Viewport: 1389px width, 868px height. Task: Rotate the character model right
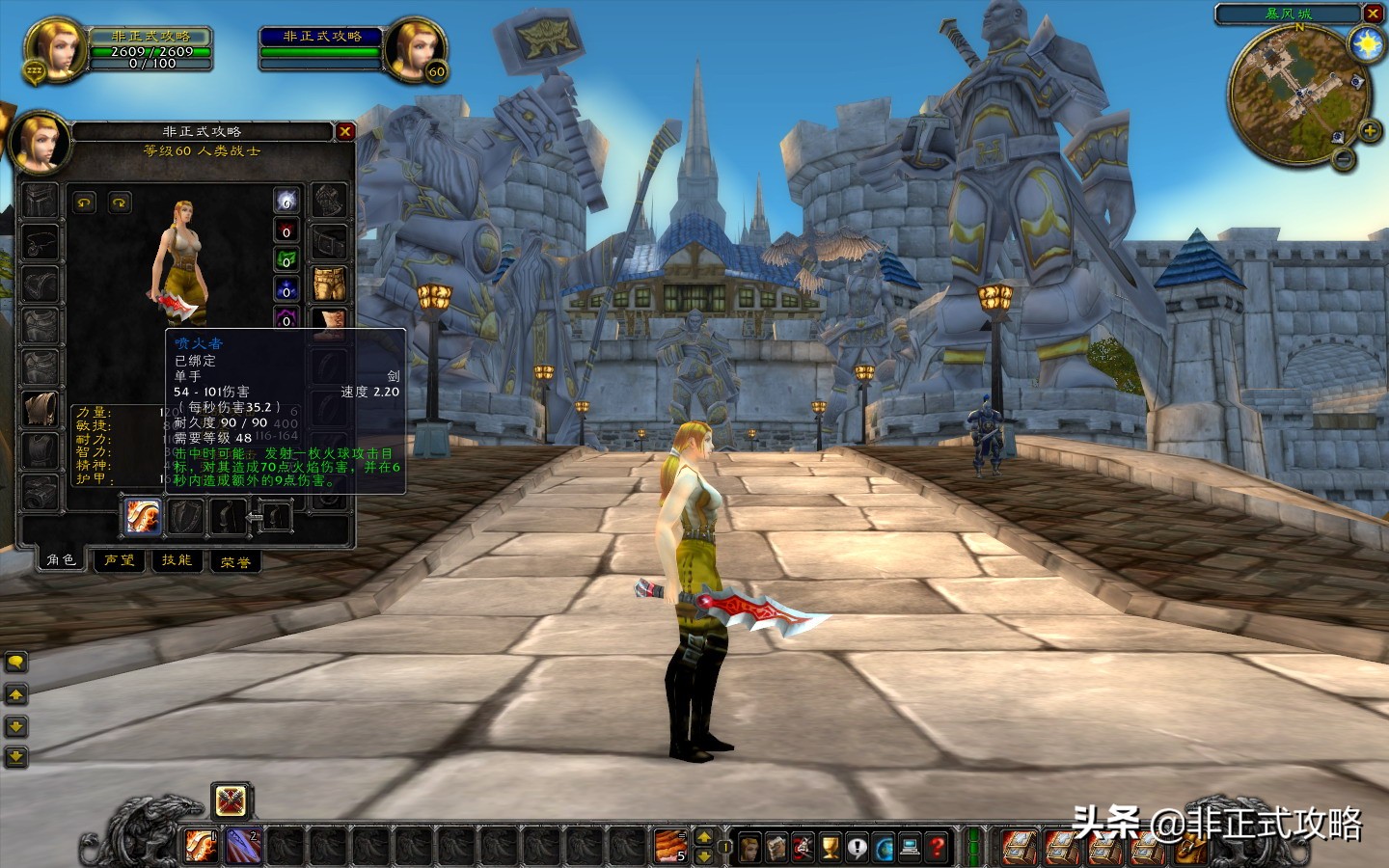[x=119, y=203]
